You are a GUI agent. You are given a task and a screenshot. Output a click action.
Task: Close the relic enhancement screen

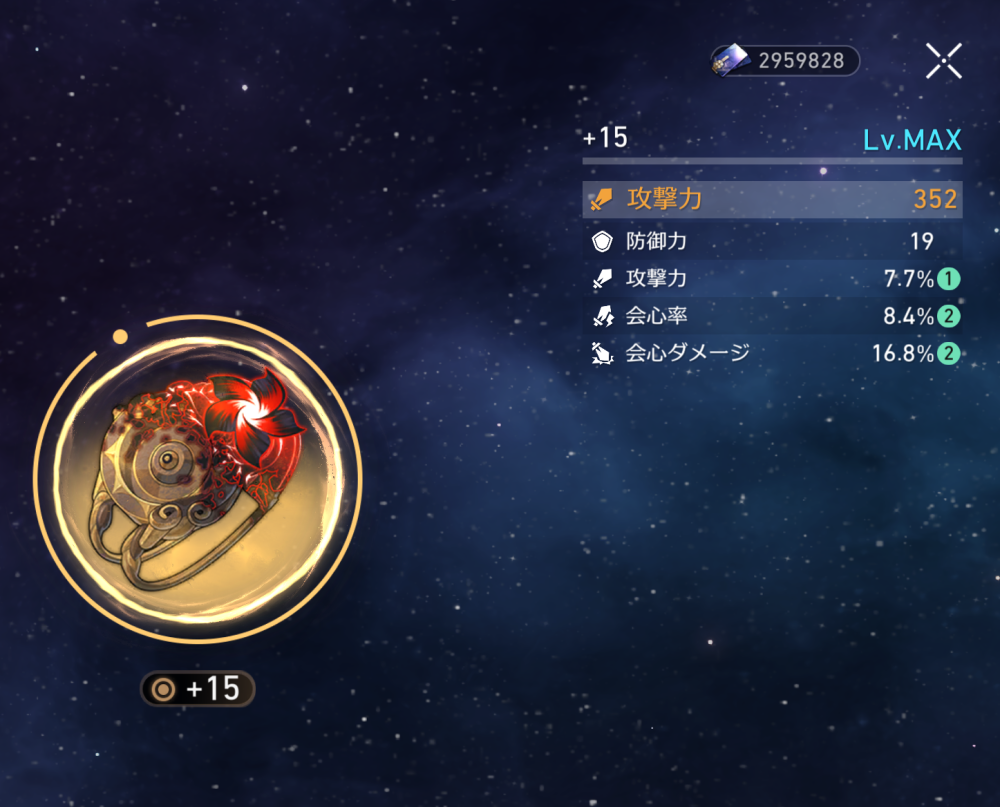[x=943, y=61]
